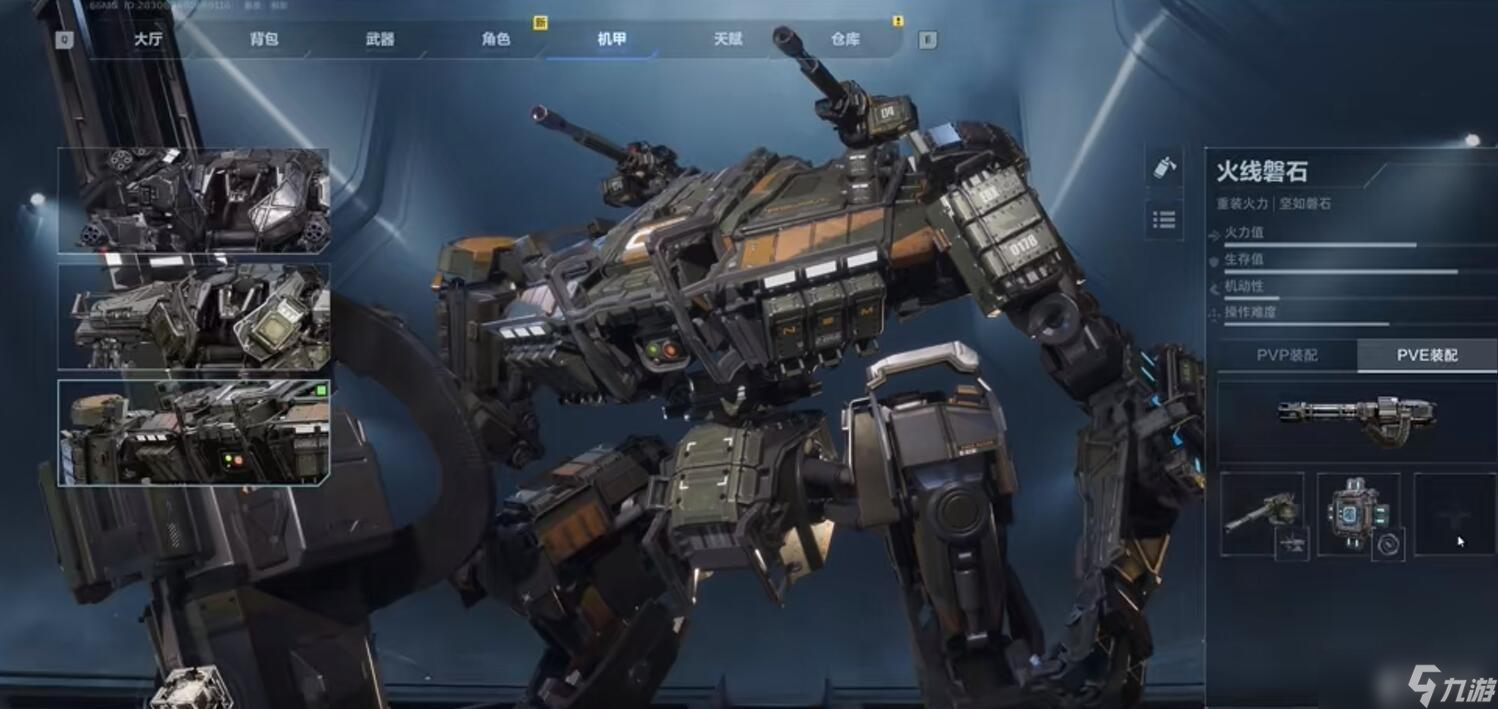The width and height of the screenshot is (1498, 709).
Task: Click the 机甲 mech tab
Action: [x=612, y=40]
